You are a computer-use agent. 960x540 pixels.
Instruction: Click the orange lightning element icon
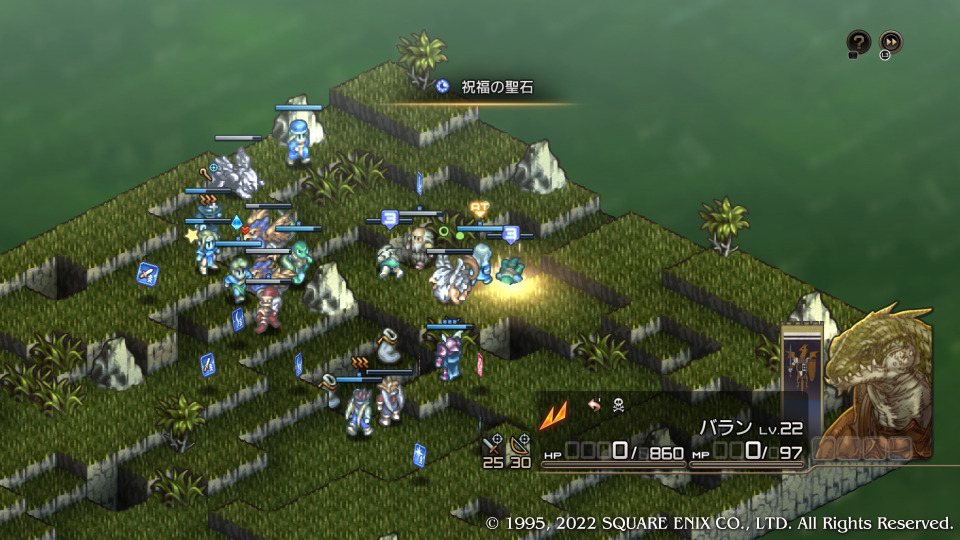click(x=553, y=412)
